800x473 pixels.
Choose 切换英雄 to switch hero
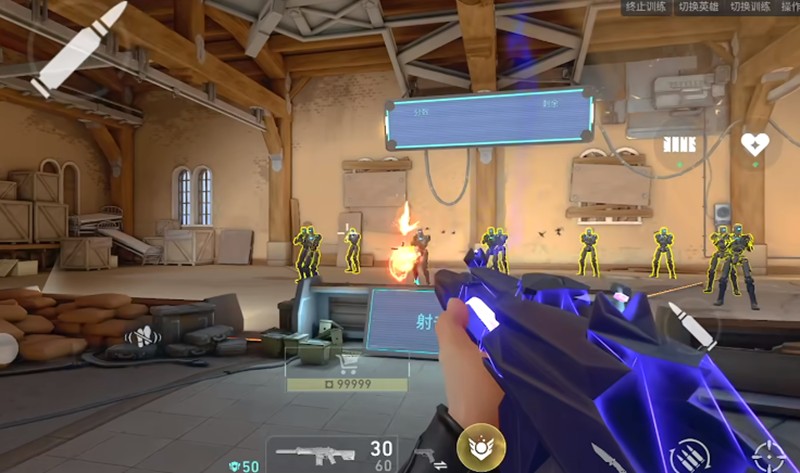click(698, 8)
